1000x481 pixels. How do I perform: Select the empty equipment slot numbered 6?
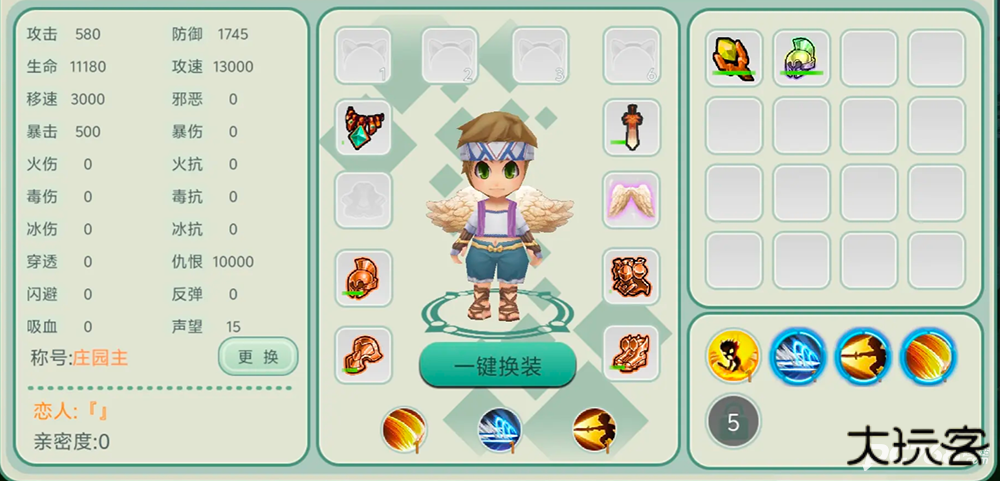click(x=631, y=55)
